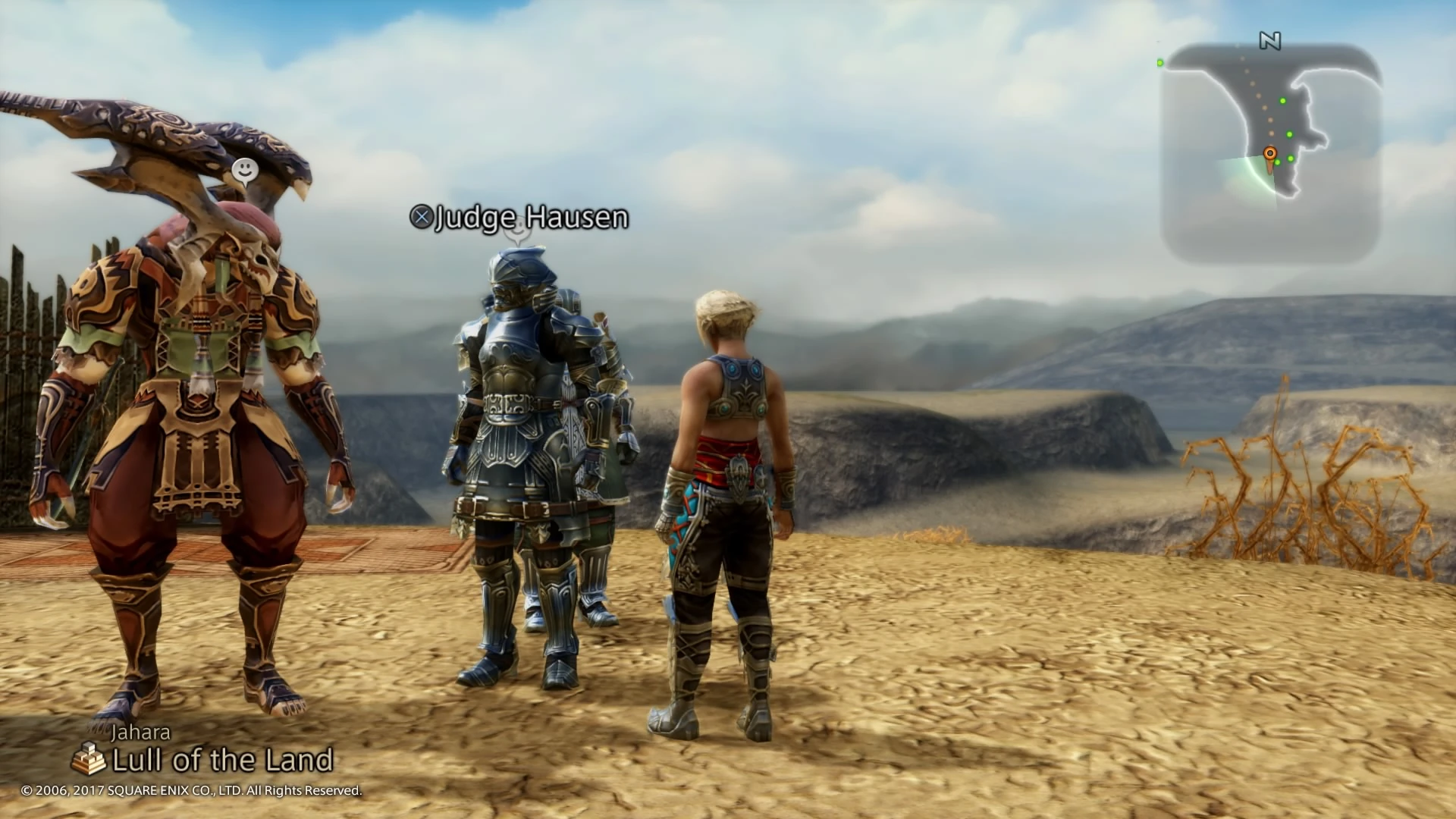Image resolution: width=1456 pixels, height=819 pixels.
Task: Click the Lull of the Land quest title
Action: [x=224, y=758]
